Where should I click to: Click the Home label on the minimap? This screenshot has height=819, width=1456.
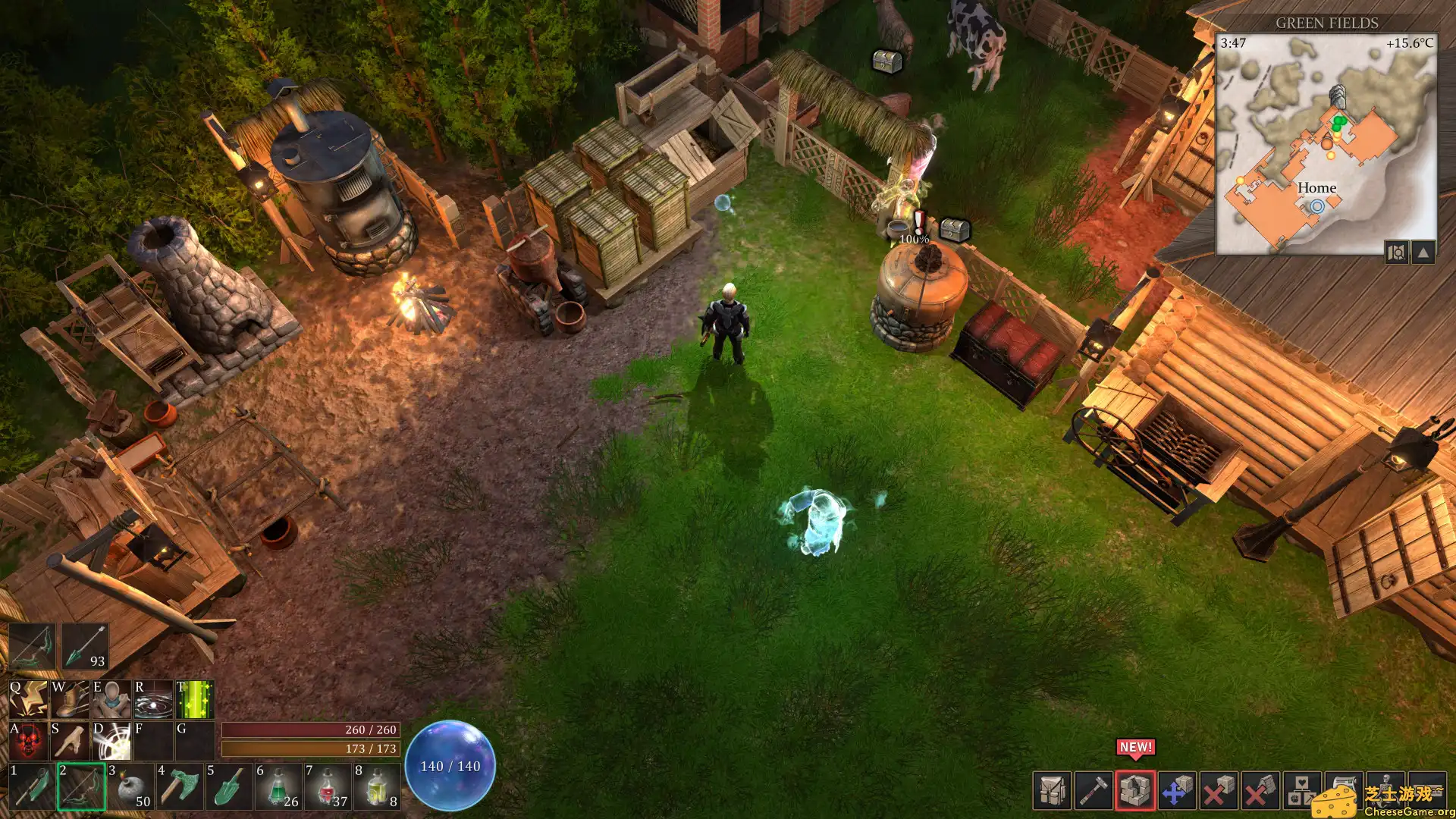pyautogui.click(x=1317, y=187)
